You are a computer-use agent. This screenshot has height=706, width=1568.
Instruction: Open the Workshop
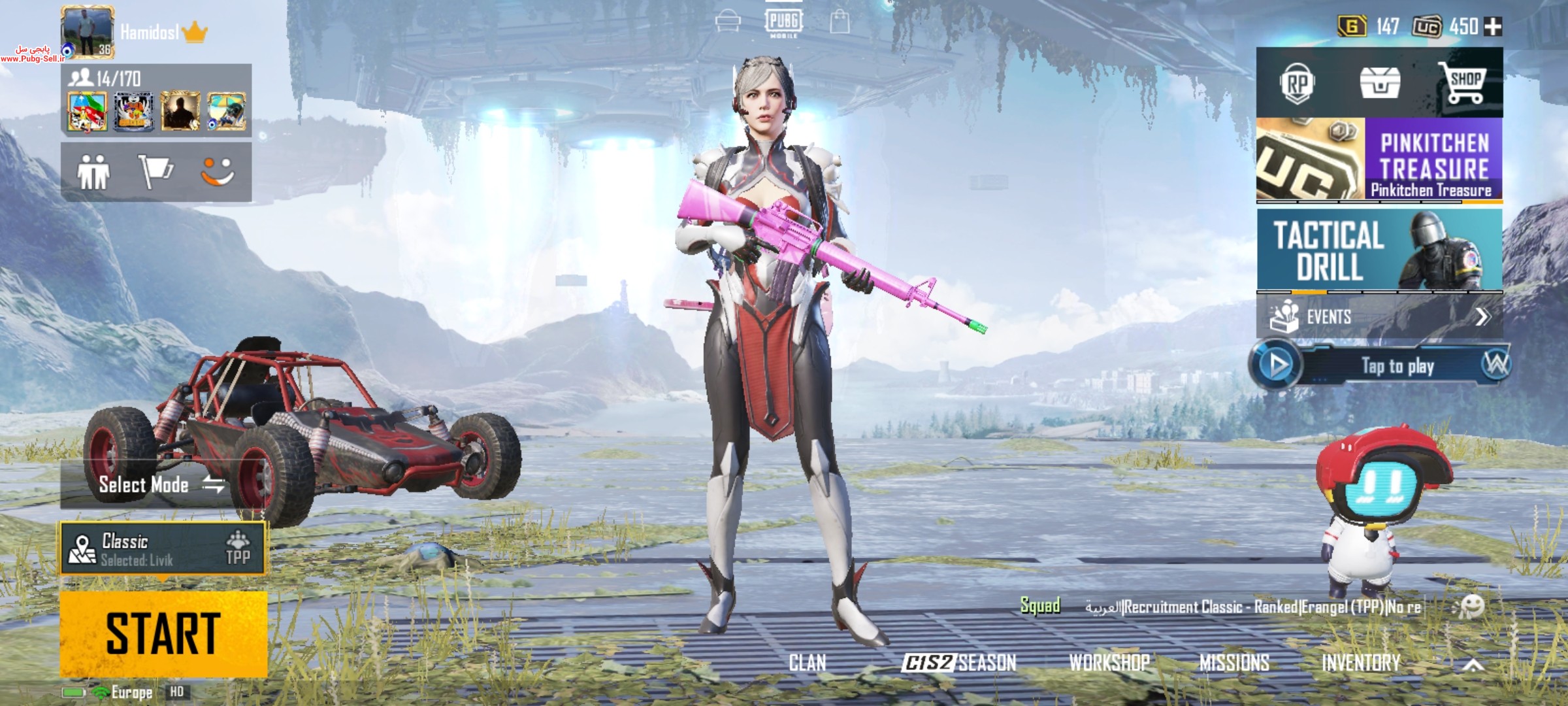coord(1109,663)
